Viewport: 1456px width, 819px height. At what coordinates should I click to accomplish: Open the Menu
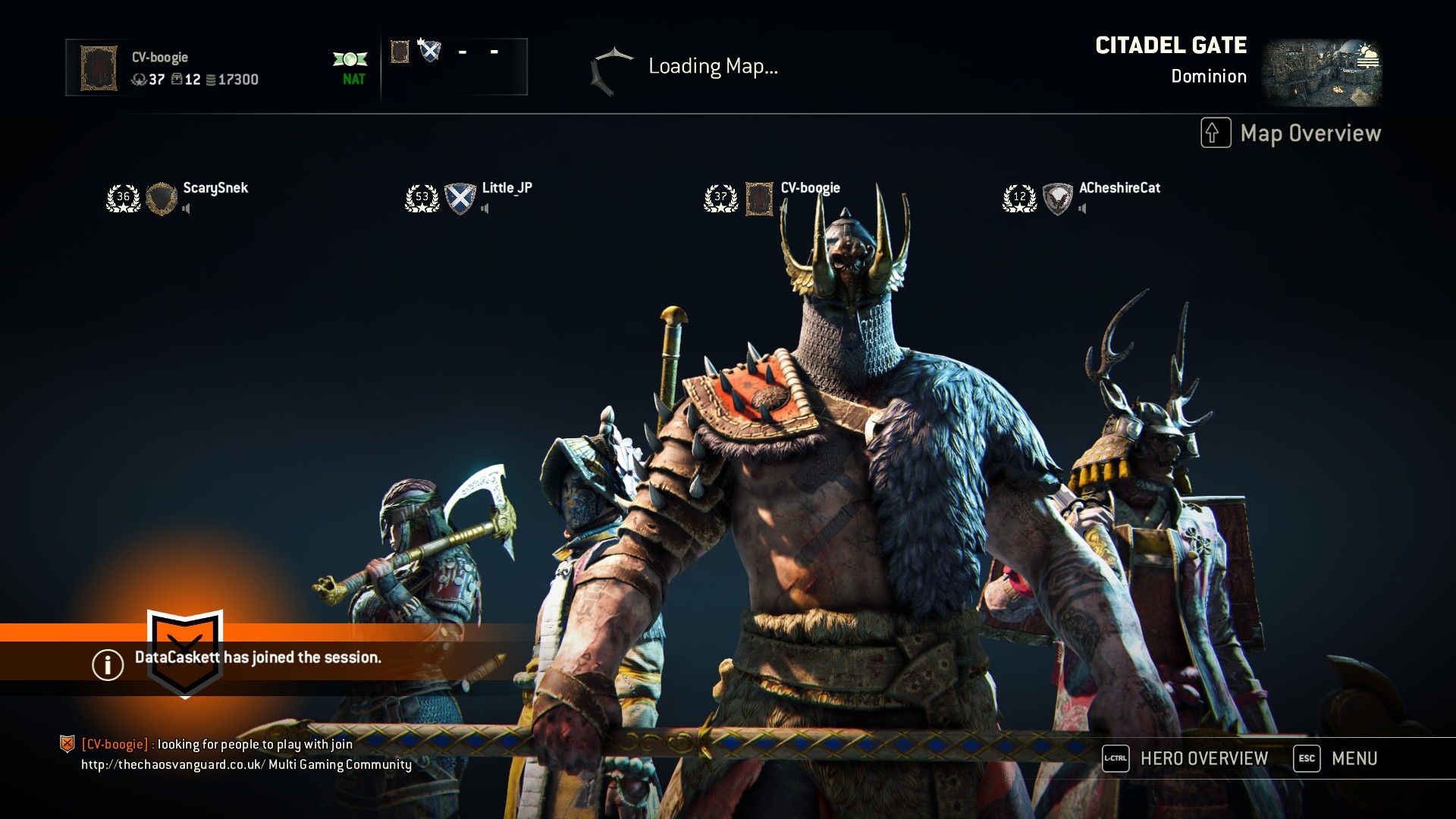[1336, 758]
